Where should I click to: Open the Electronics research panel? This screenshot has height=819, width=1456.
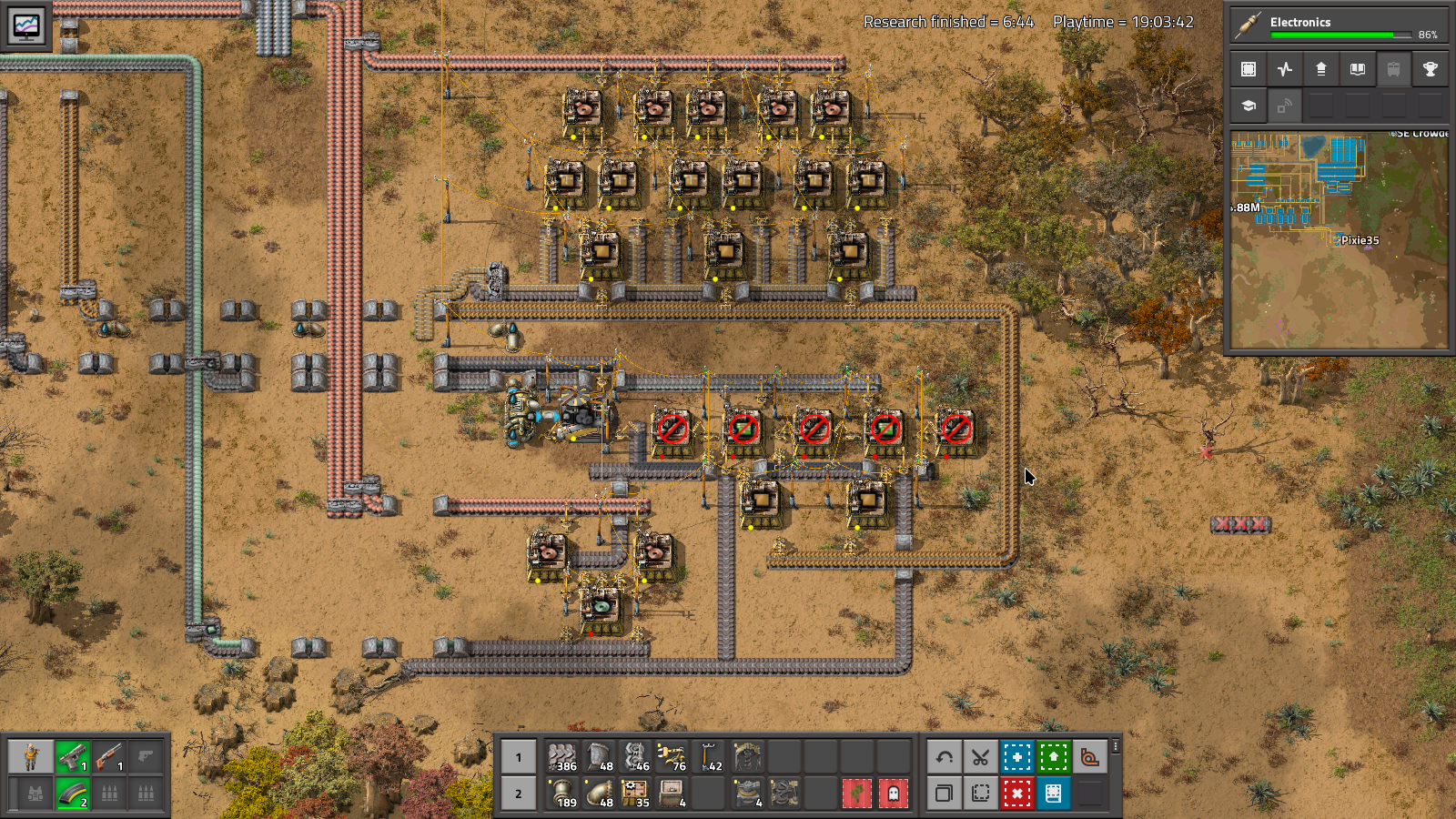pyautogui.click(x=1339, y=25)
